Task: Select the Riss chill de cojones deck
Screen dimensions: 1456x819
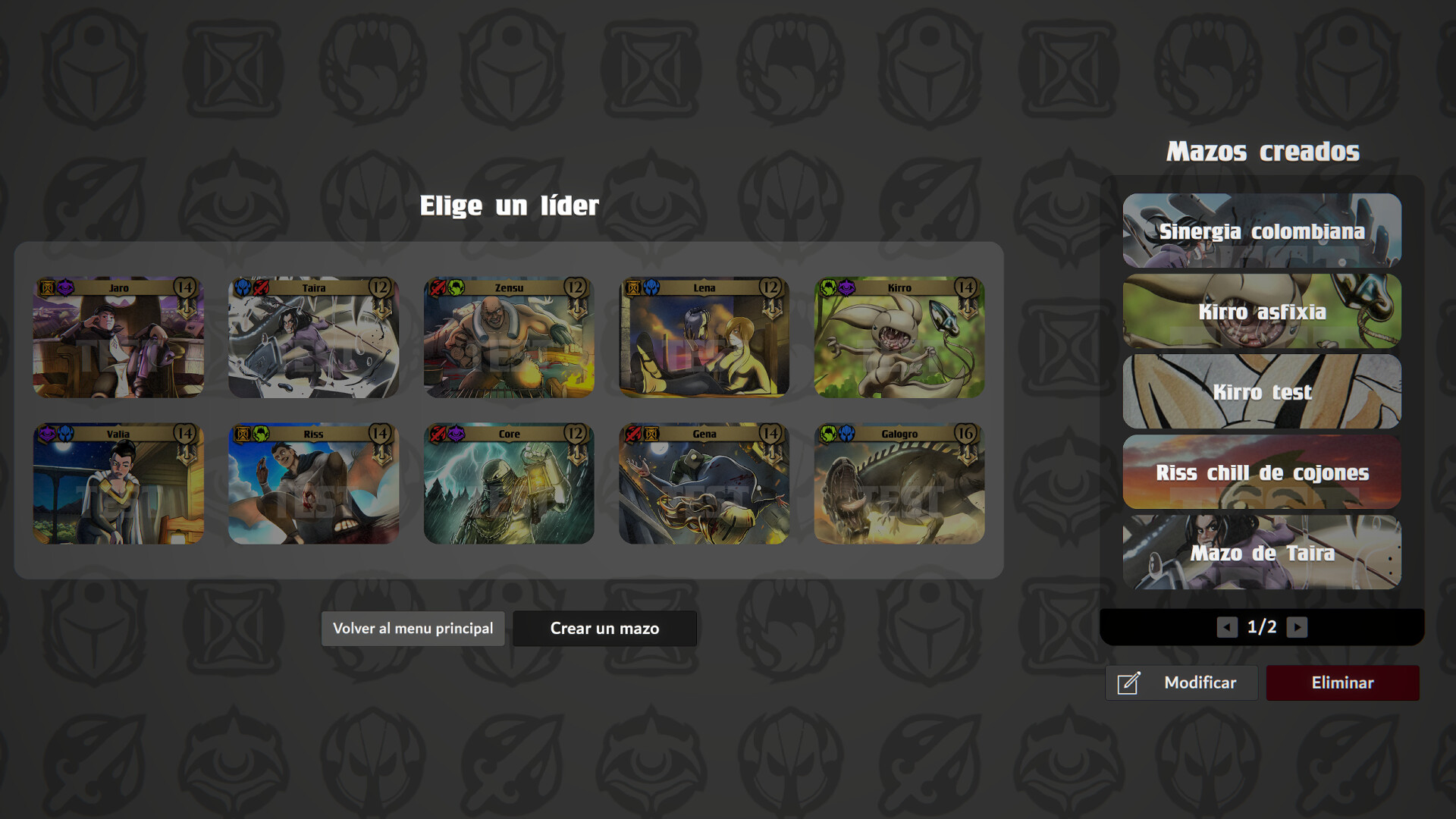Action: pos(1261,472)
